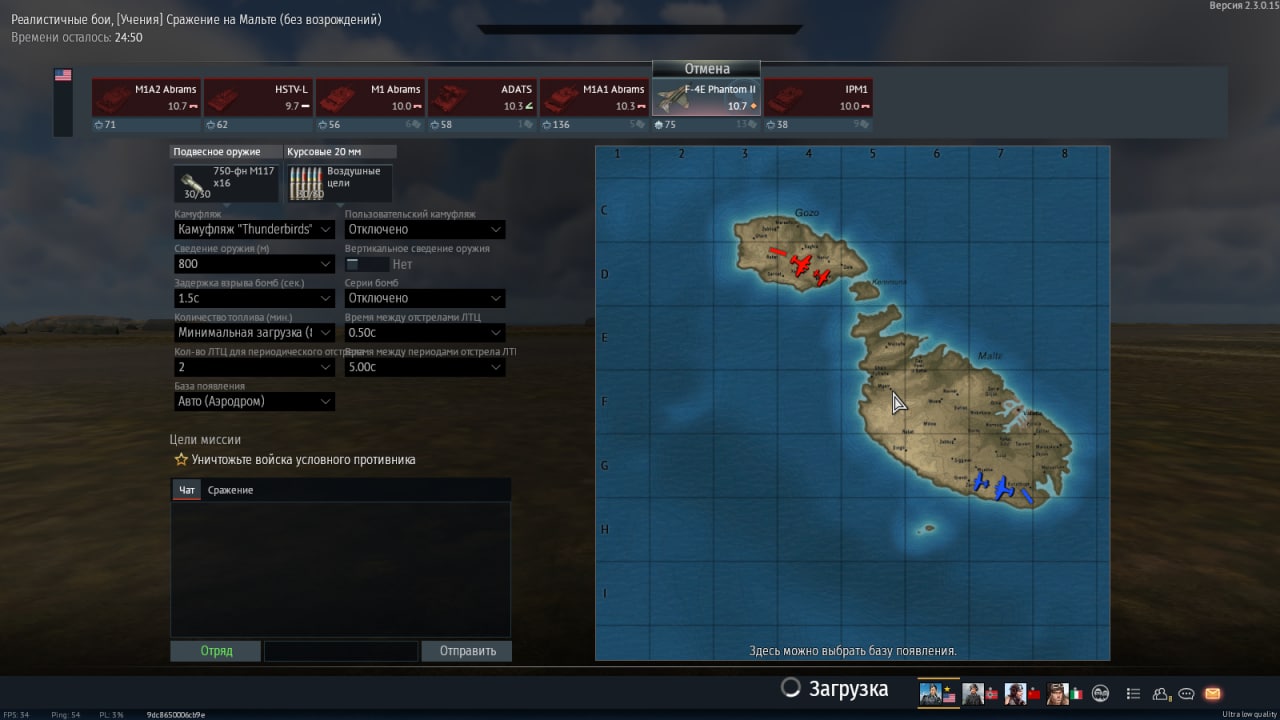Switch to the Сражение chat tab
This screenshot has height=720, width=1280.
[x=230, y=490]
